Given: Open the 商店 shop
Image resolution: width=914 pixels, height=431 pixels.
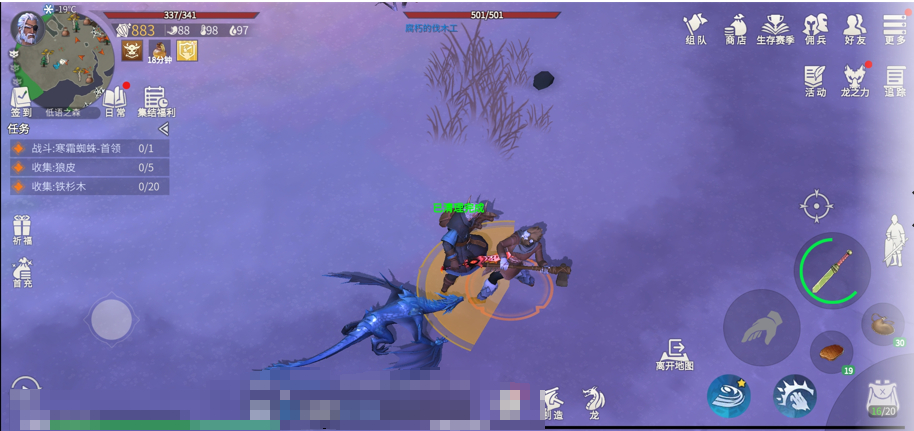Looking at the screenshot, I should point(736,28).
